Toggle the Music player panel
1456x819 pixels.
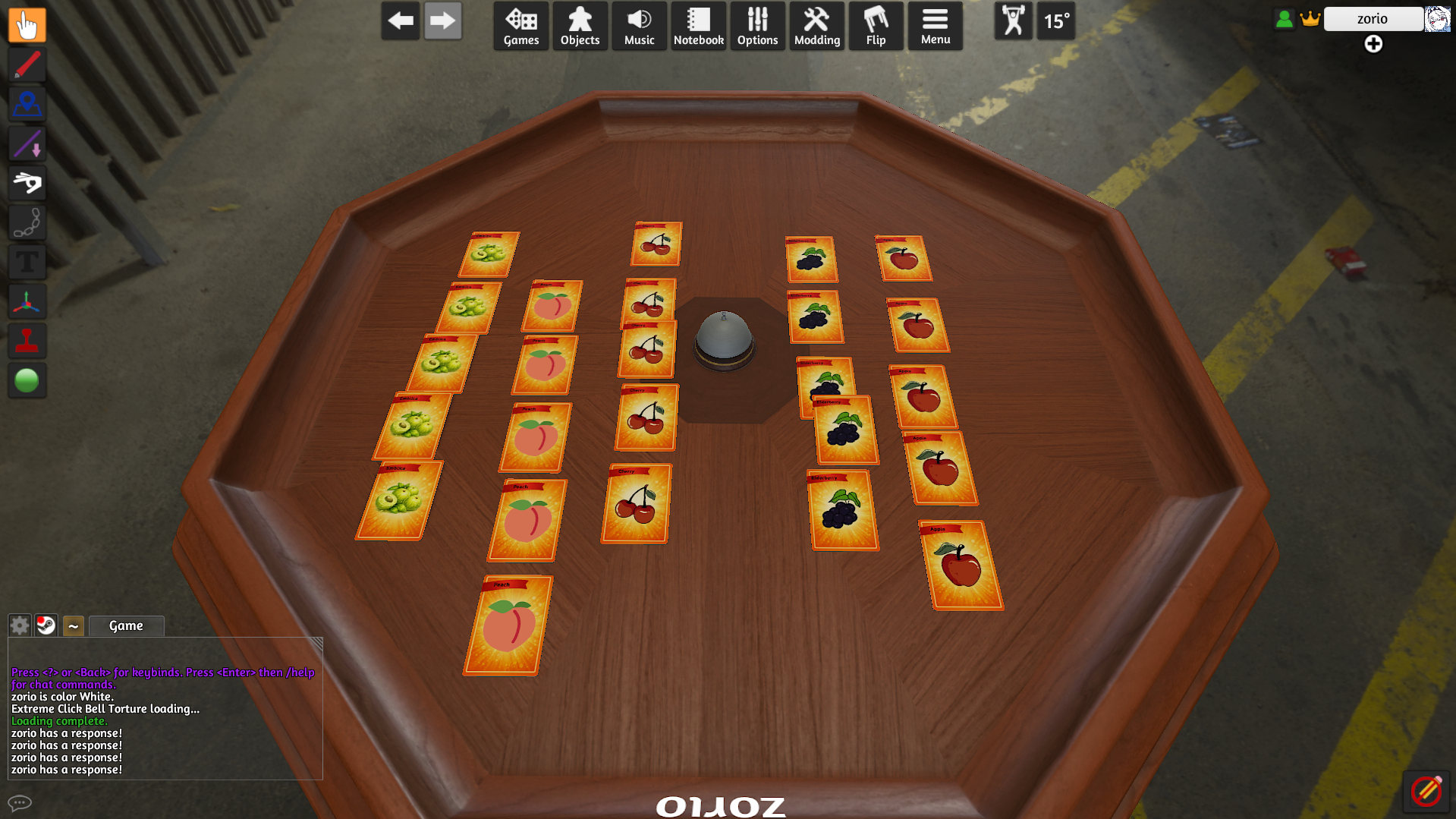(639, 26)
